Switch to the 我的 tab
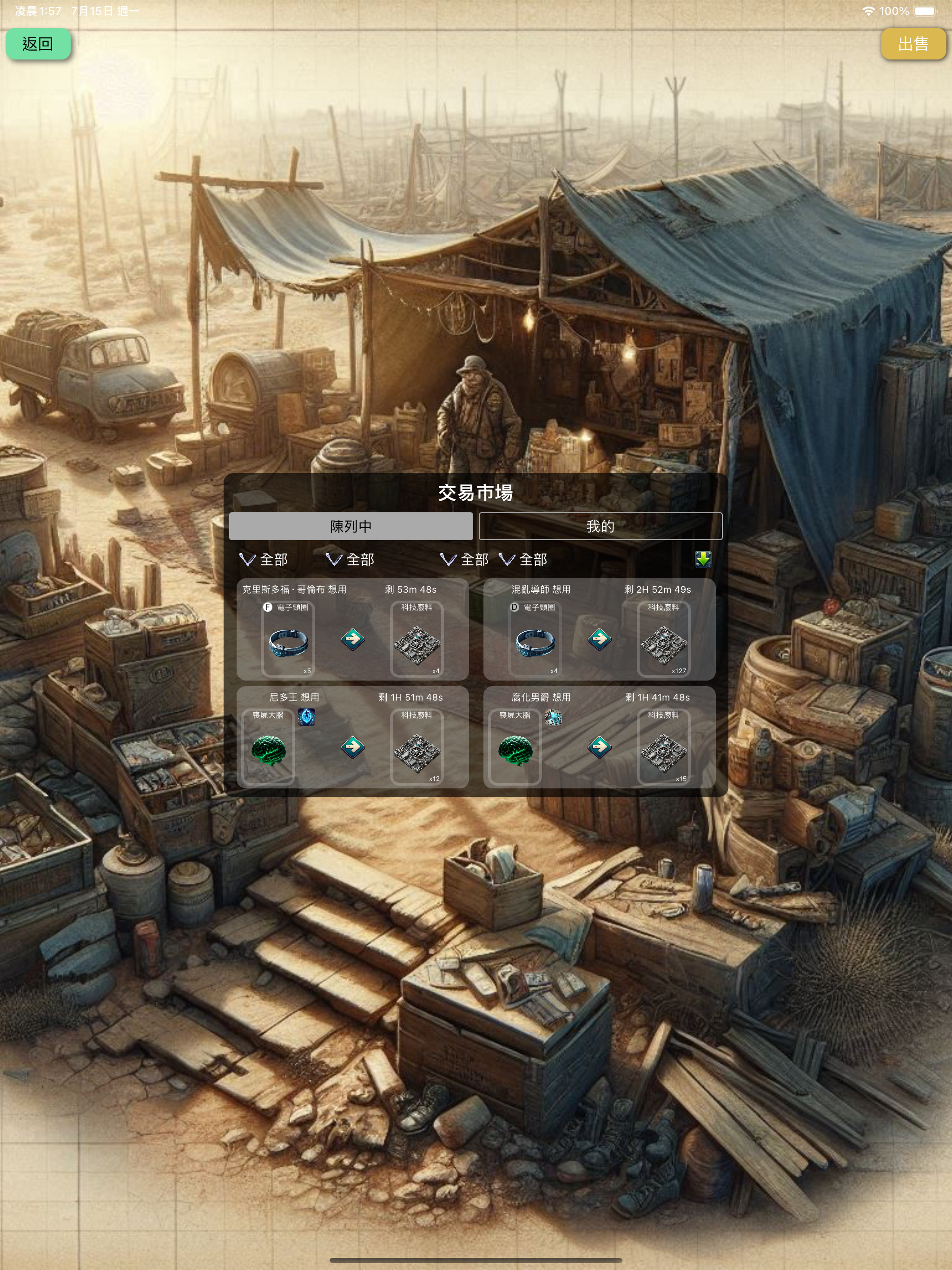952x1270 pixels. click(x=600, y=526)
